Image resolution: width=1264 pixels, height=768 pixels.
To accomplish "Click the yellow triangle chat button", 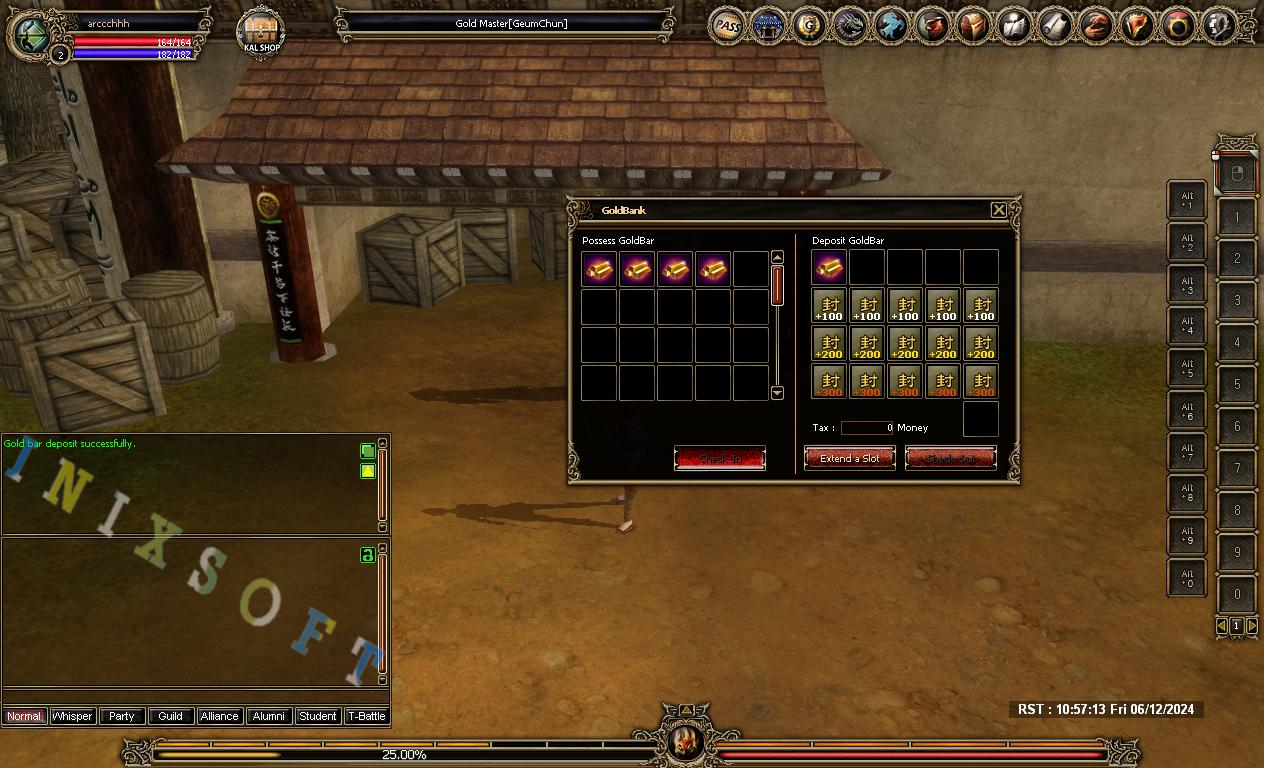I will (x=367, y=471).
